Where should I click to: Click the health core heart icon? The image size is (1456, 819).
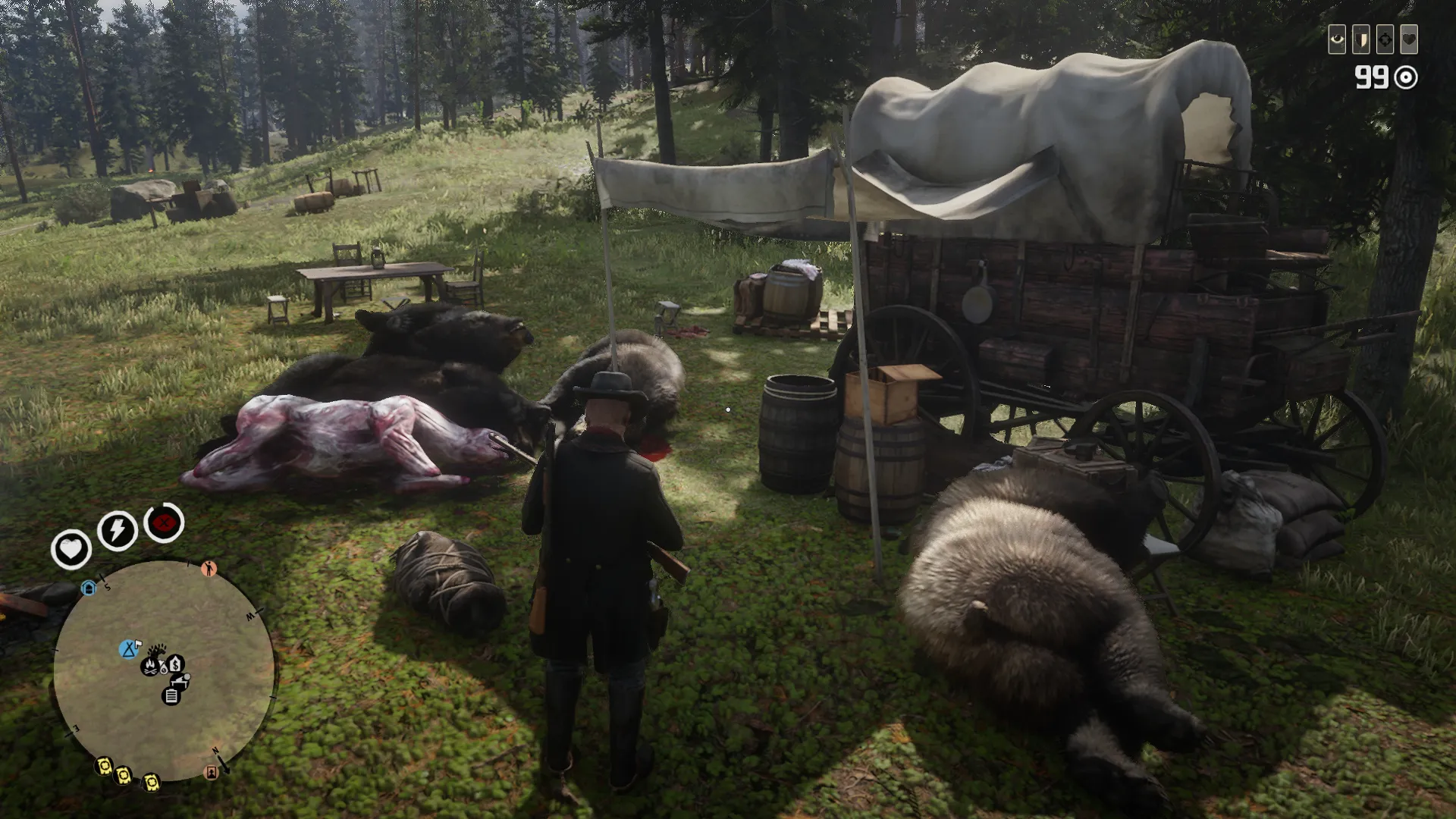[x=71, y=548]
